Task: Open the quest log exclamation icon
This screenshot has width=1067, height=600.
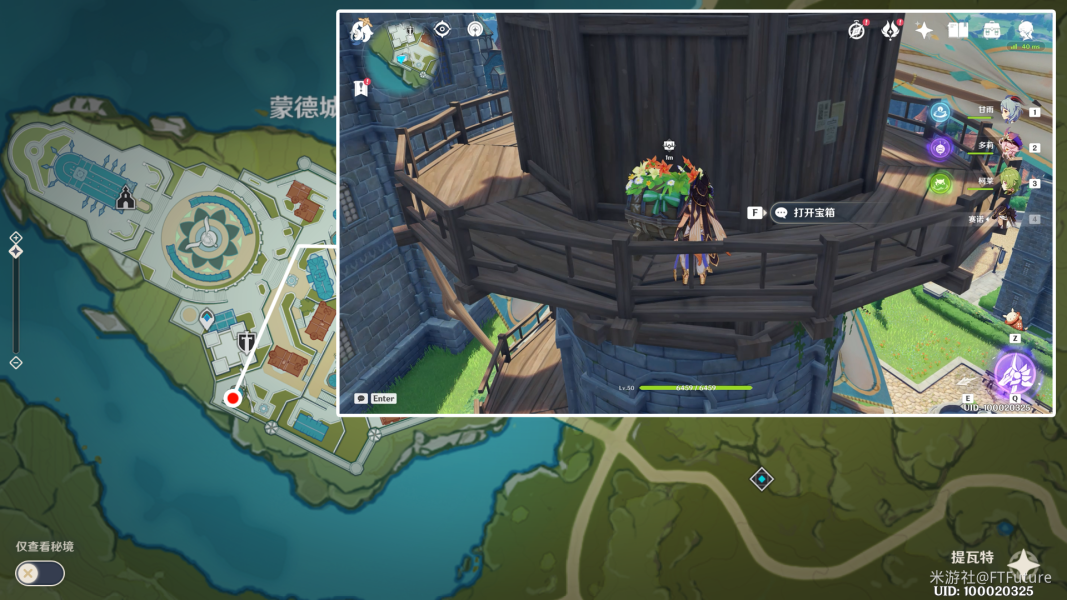Action: tap(361, 88)
